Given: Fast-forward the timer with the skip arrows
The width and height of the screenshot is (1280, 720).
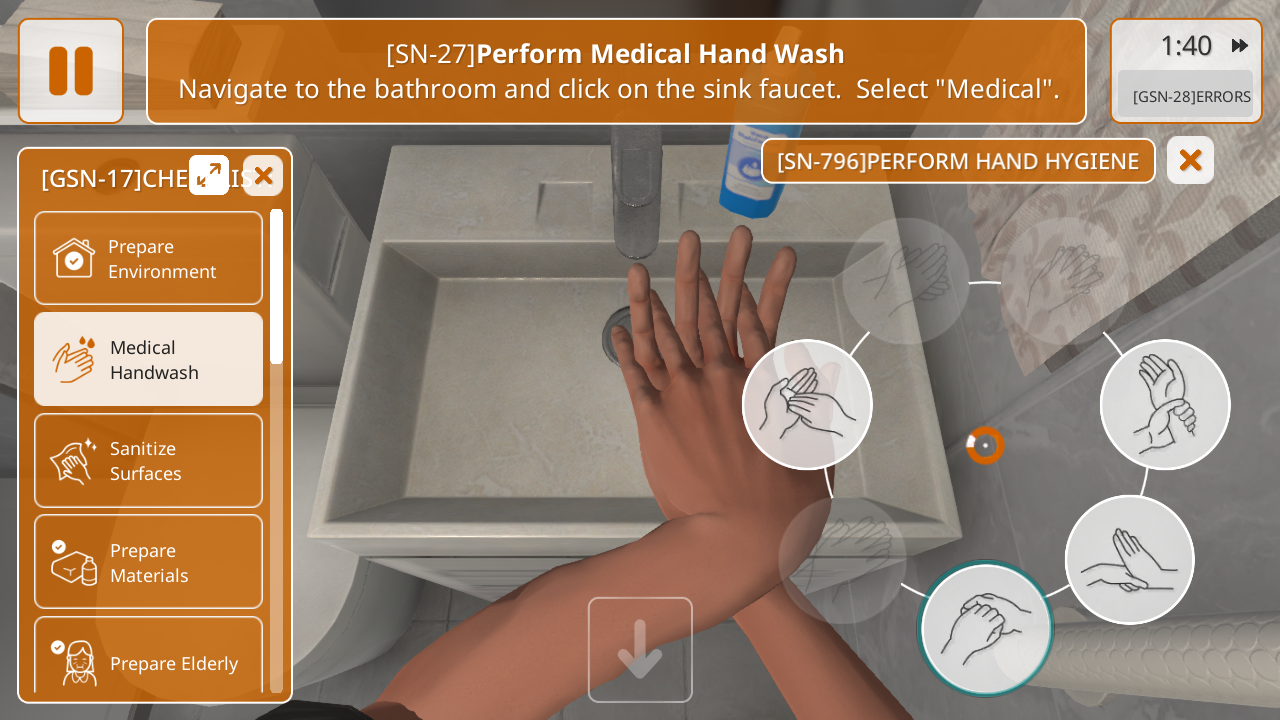Looking at the screenshot, I should coord(1240,46).
